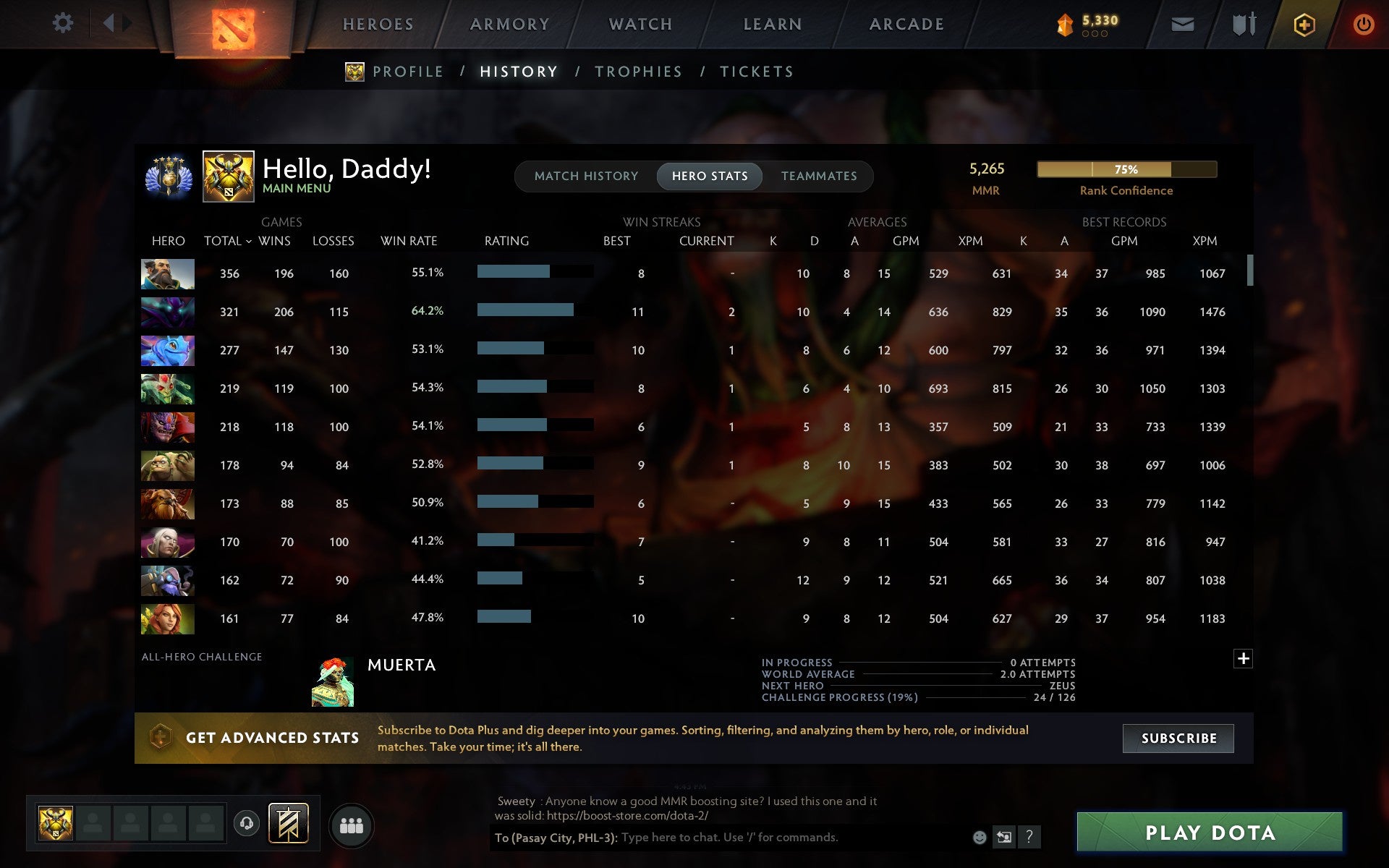This screenshot has height=868, width=1389.
Task: Switch to Match History view
Action: pos(586,176)
